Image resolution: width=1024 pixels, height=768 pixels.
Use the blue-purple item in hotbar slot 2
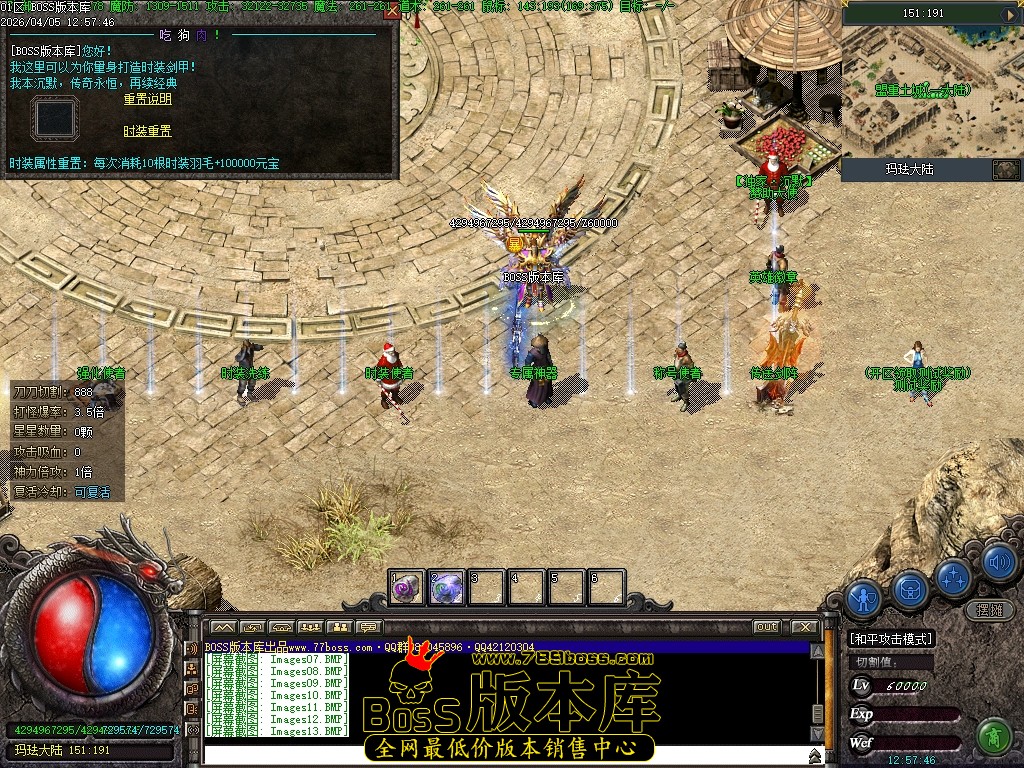446,588
